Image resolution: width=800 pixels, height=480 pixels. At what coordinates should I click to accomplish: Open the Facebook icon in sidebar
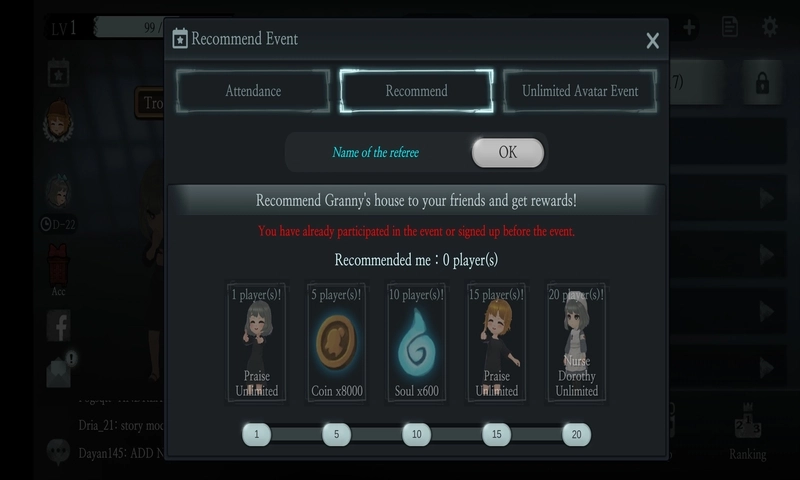[x=58, y=325]
